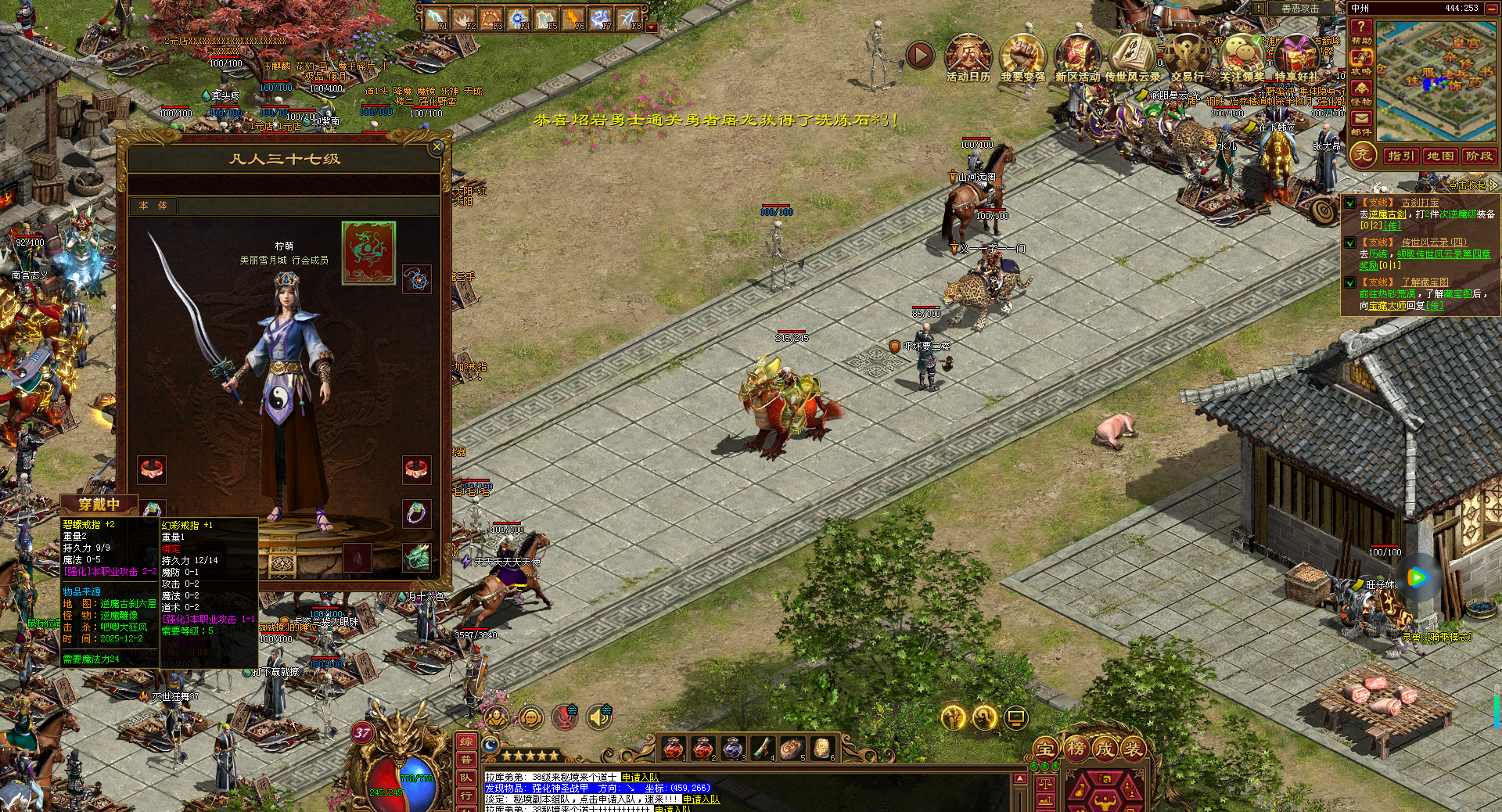1502x812 pixels.
Task: Open the 交易行 trading house
Action: click(x=1187, y=56)
